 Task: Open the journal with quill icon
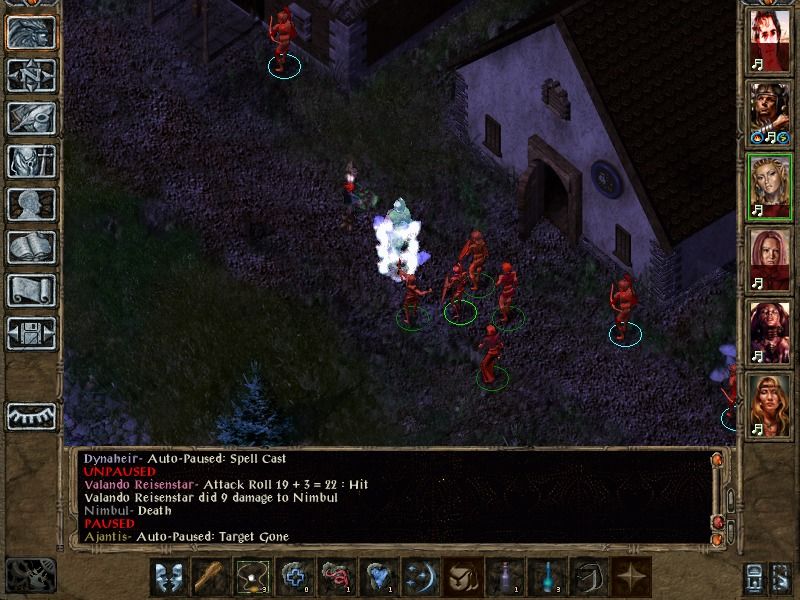click(x=30, y=118)
